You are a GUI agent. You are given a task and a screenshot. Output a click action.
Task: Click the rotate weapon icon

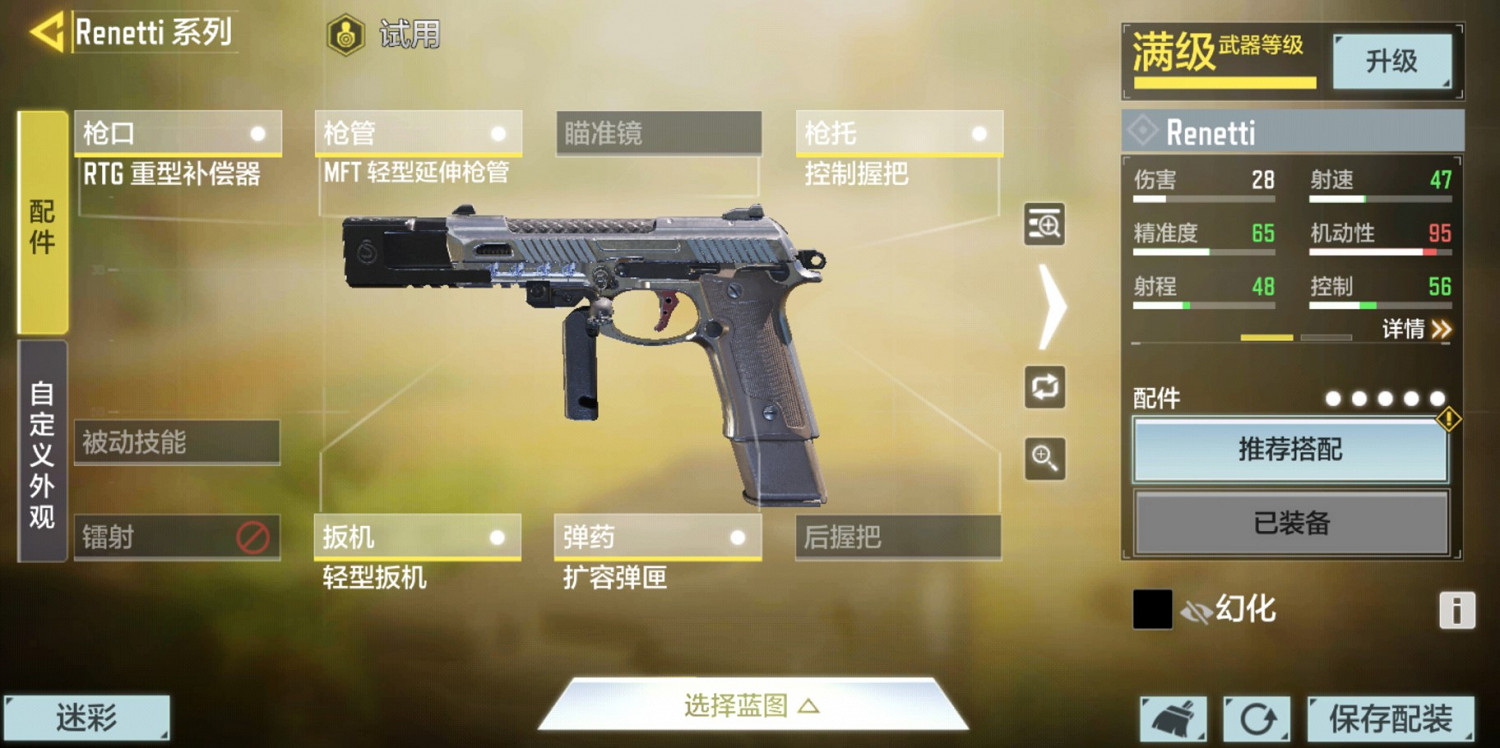pyautogui.click(x=1044, y=388)
